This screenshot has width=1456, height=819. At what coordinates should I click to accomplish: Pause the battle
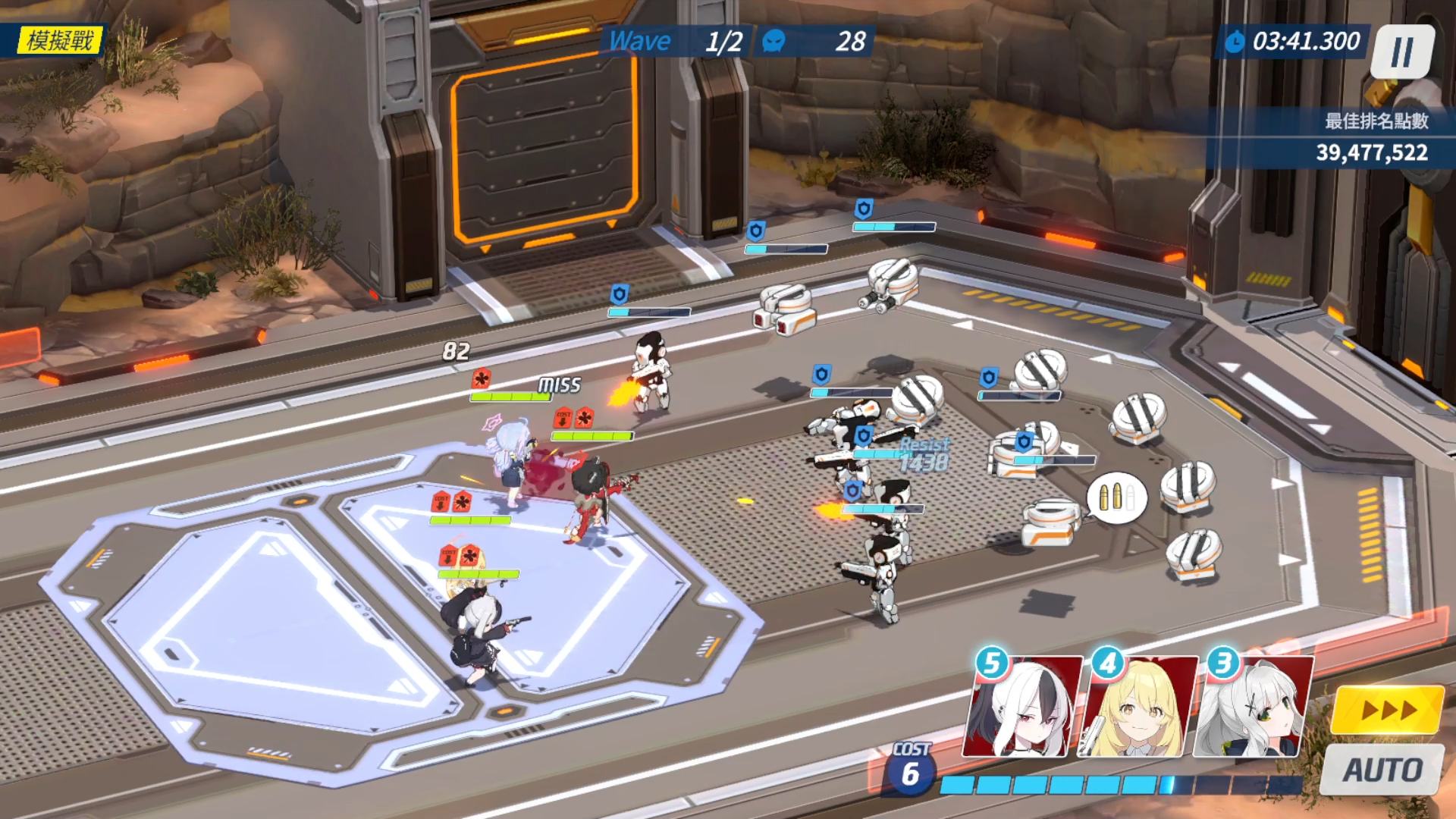point(1402,52)
